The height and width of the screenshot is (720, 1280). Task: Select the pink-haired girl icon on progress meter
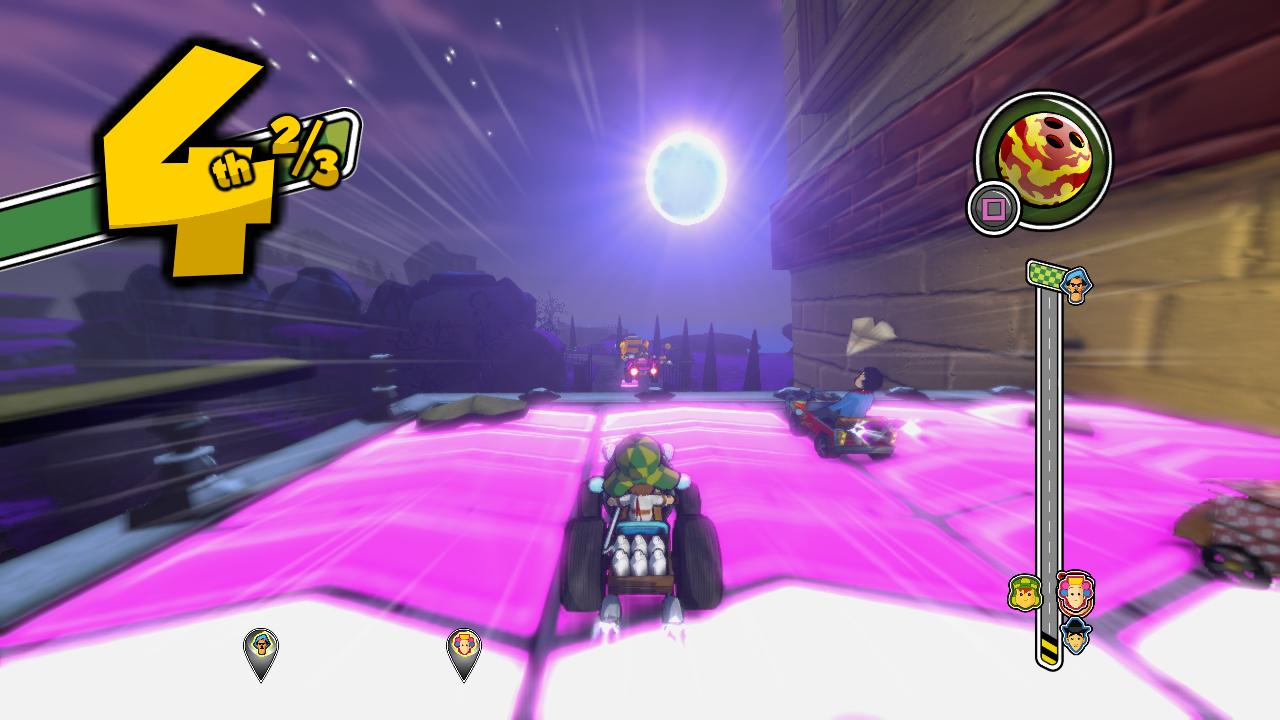coord(1076,591)
